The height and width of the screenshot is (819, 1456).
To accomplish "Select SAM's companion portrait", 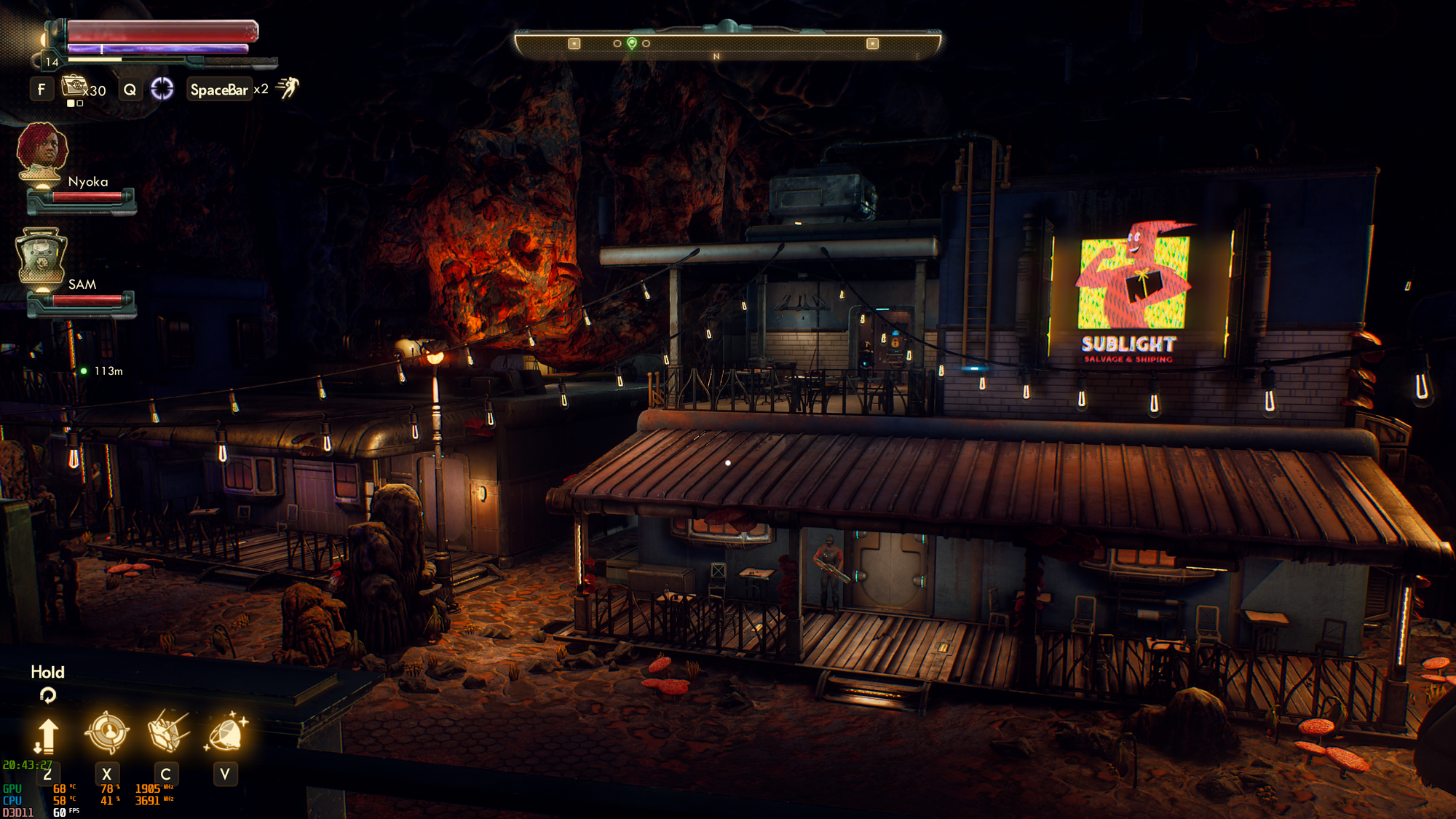I will point(41,256).
